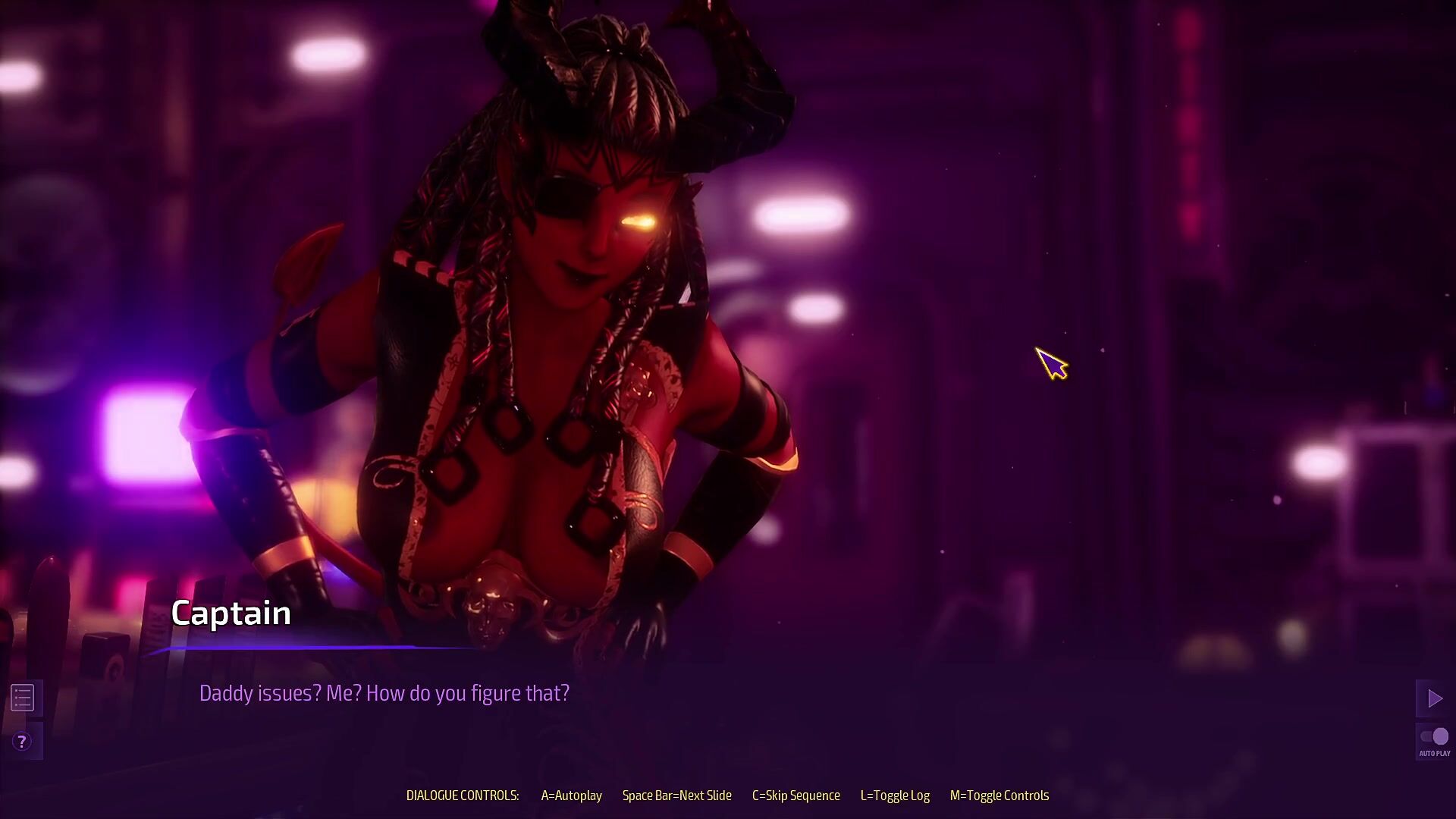Open the dialogue log list icon
This screenshot has height=819, width=1456.
coord(23,698)
